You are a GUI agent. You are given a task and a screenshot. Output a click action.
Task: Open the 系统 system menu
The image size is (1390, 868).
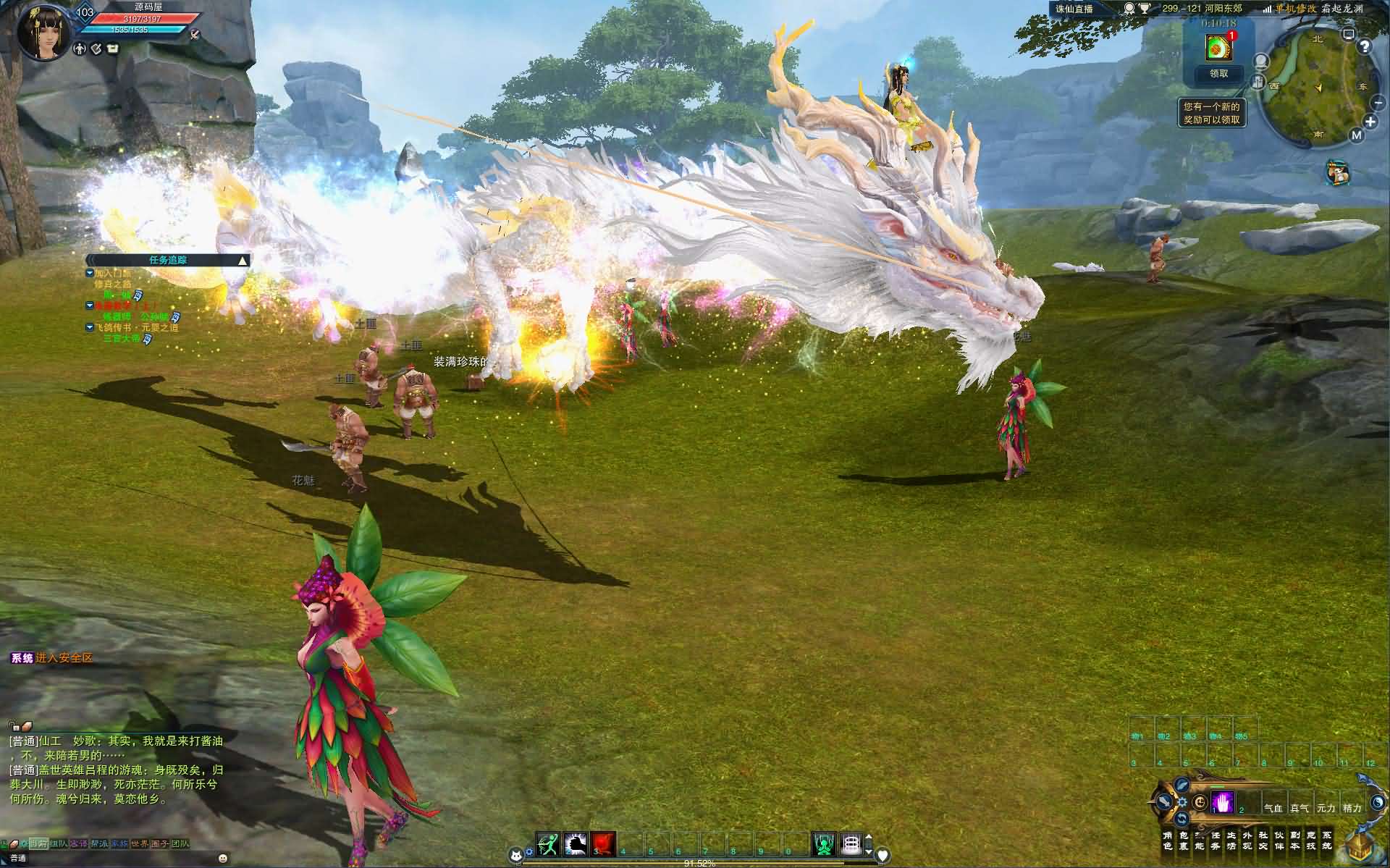[1326, 840]
